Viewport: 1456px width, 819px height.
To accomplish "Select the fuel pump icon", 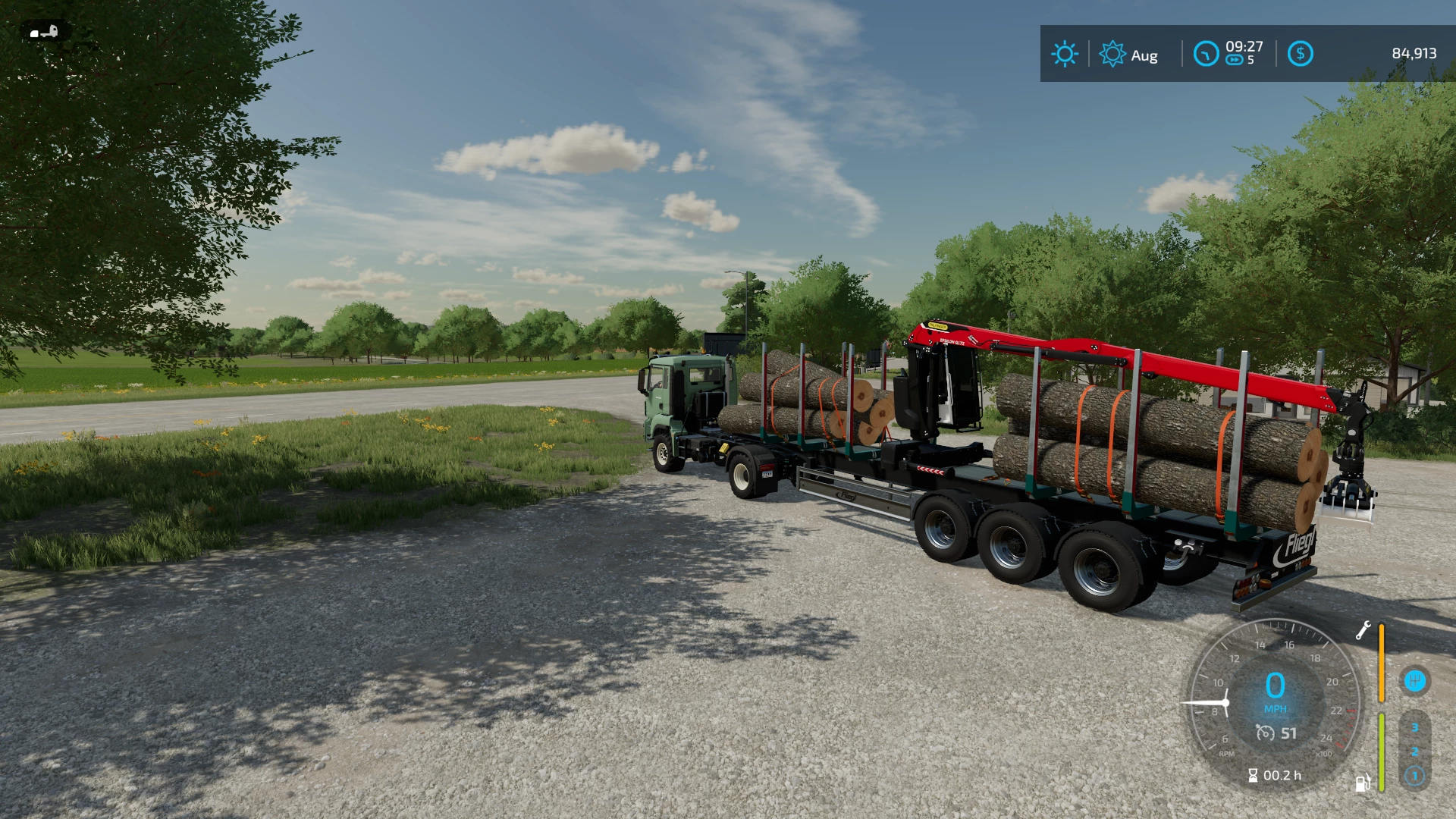I will pos(1362,783).
